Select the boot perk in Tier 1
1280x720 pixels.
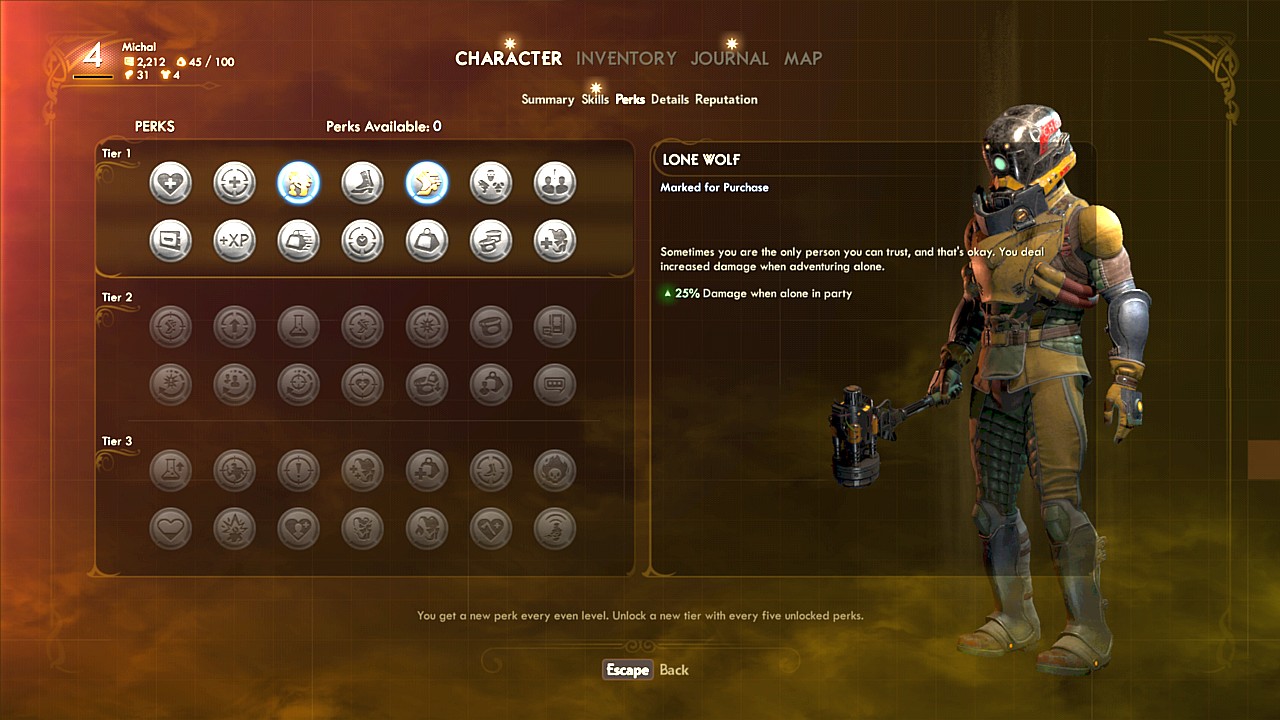(362, 183)
